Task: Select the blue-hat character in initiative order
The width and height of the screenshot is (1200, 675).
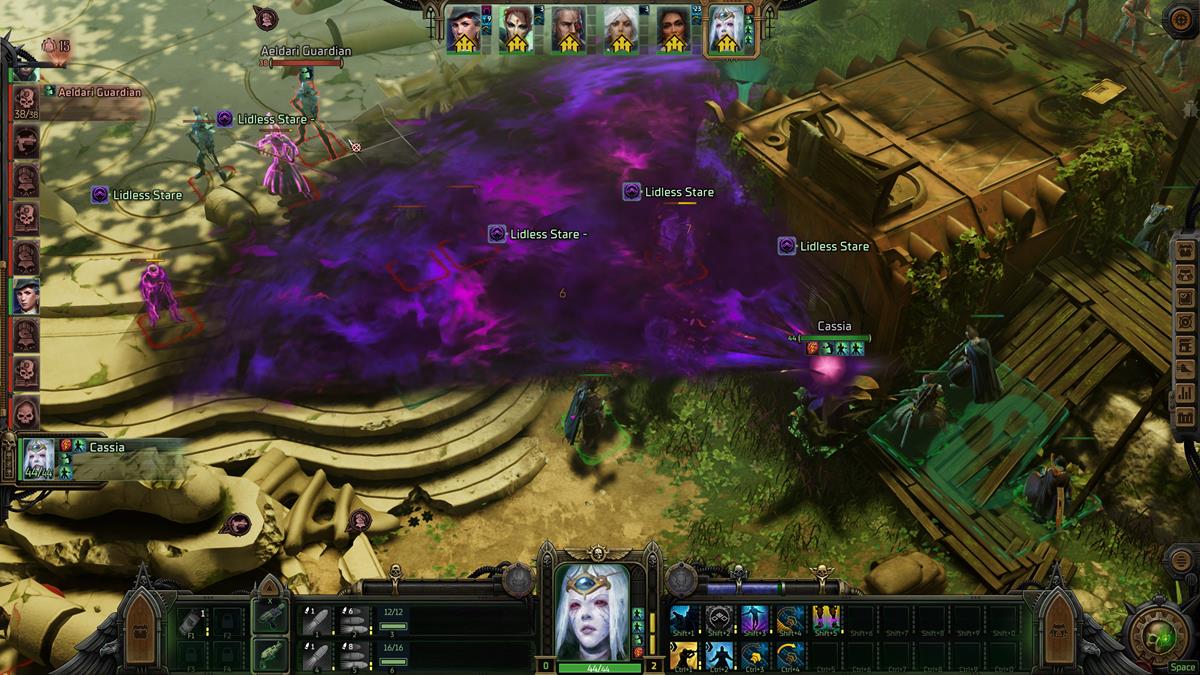Action: click(25, 295)
